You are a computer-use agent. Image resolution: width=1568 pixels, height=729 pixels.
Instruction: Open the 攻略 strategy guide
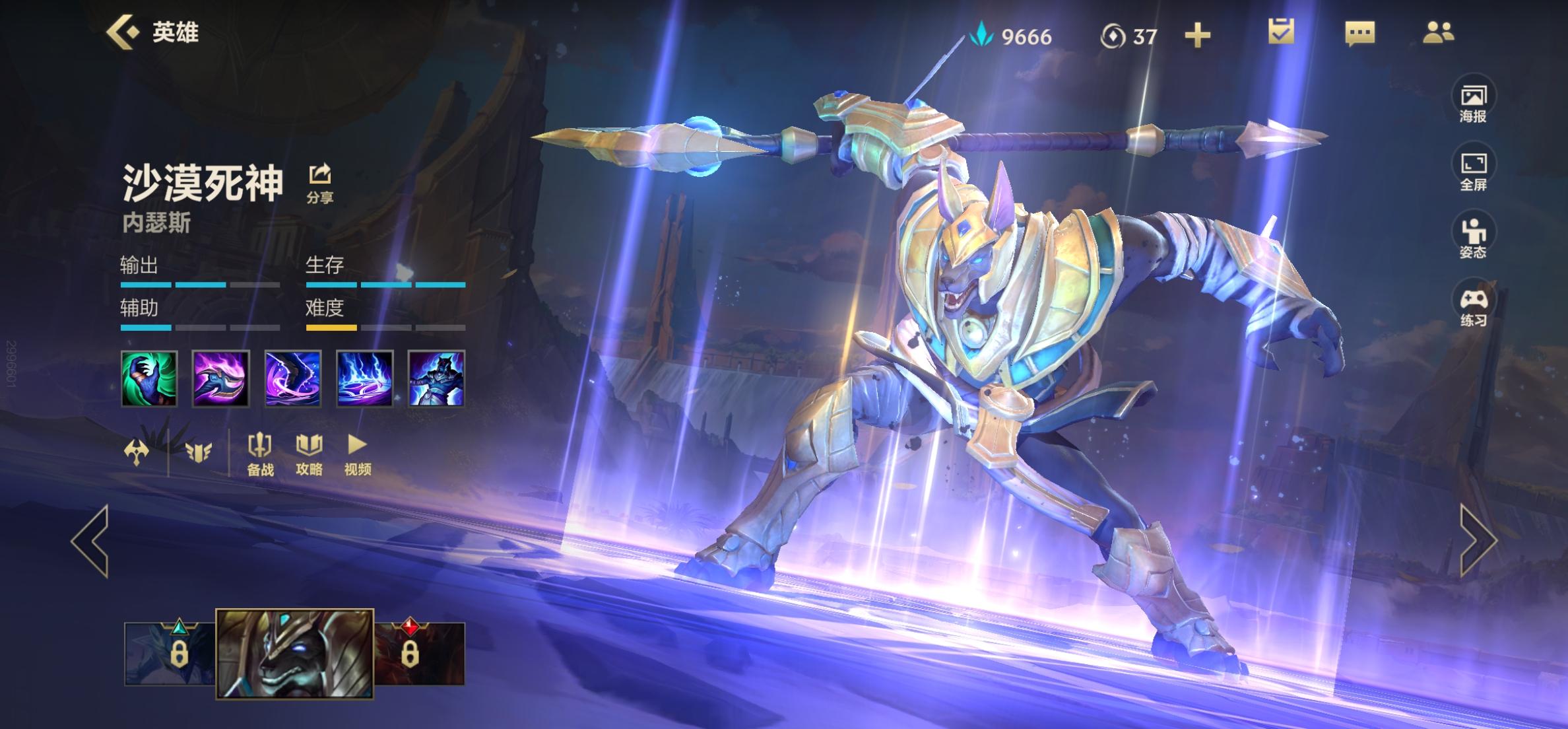pyautogui.click(x=309, y=454)
